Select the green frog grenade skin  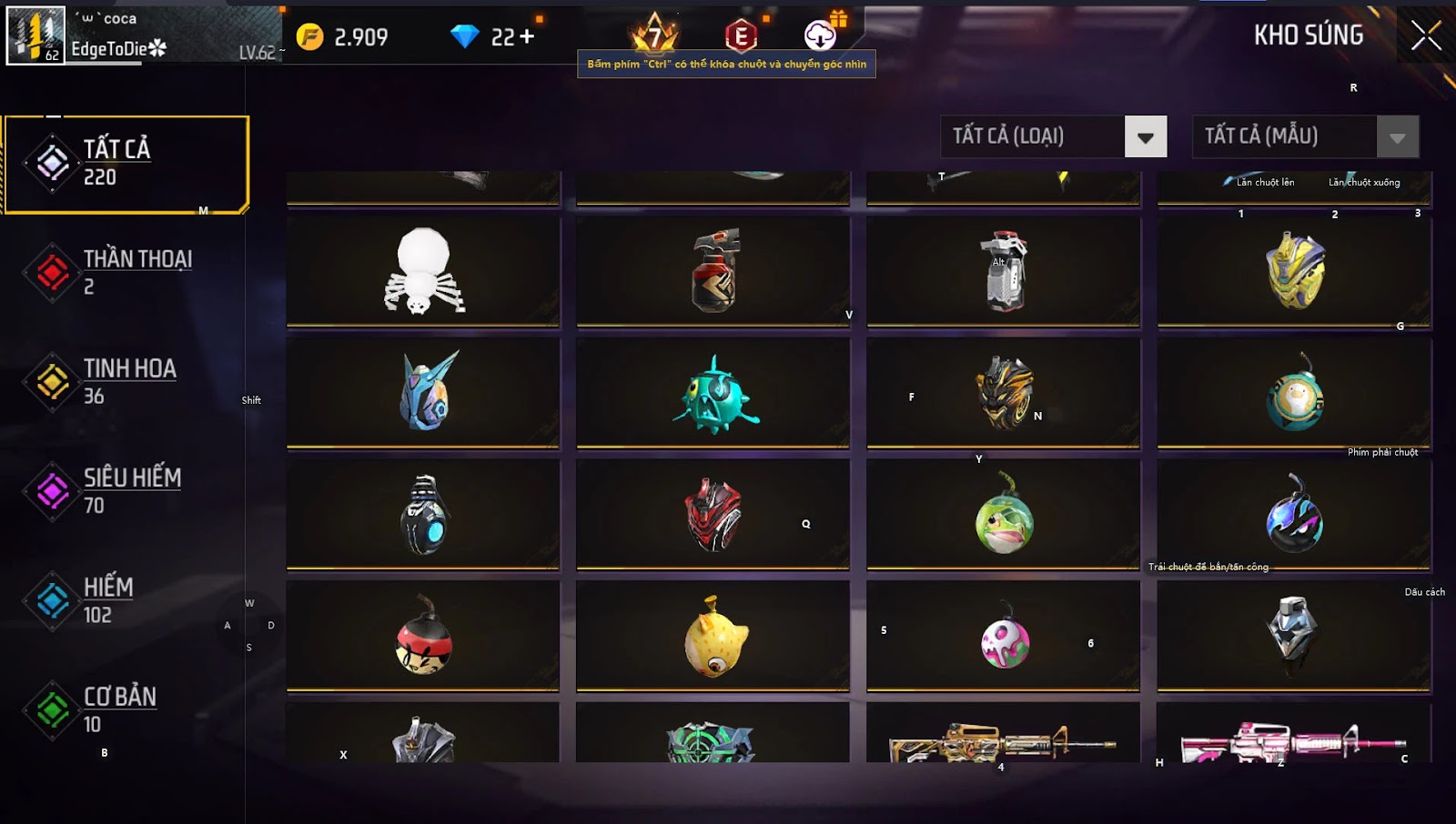coord(1003,516)
